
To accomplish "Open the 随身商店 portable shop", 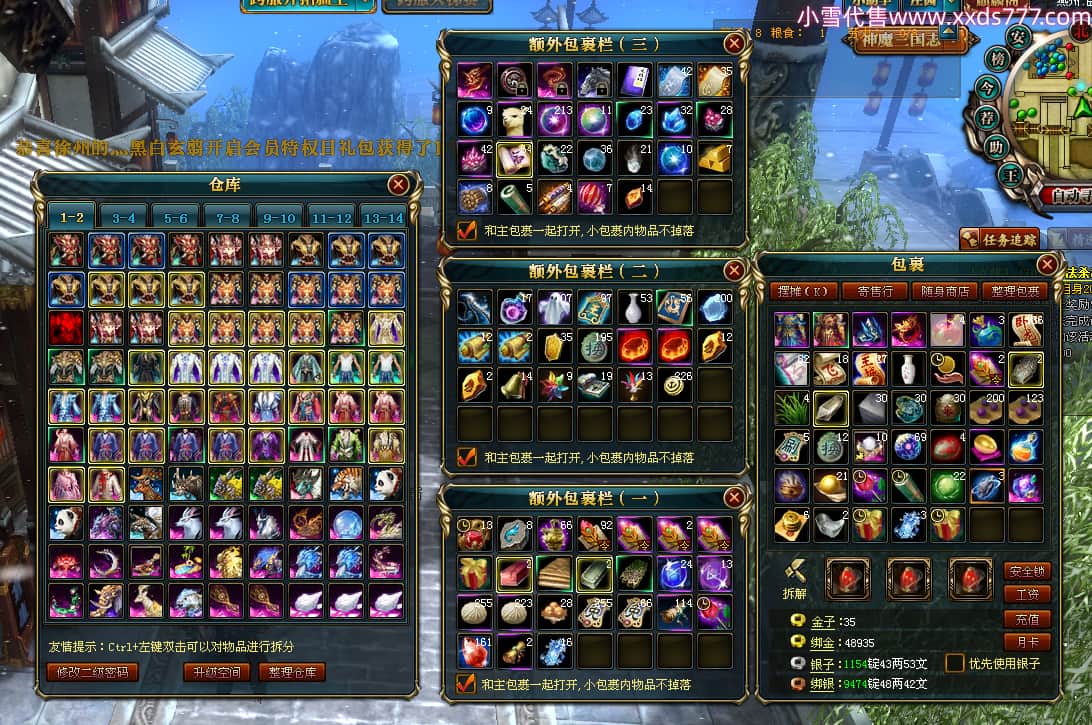I will 943,291.
